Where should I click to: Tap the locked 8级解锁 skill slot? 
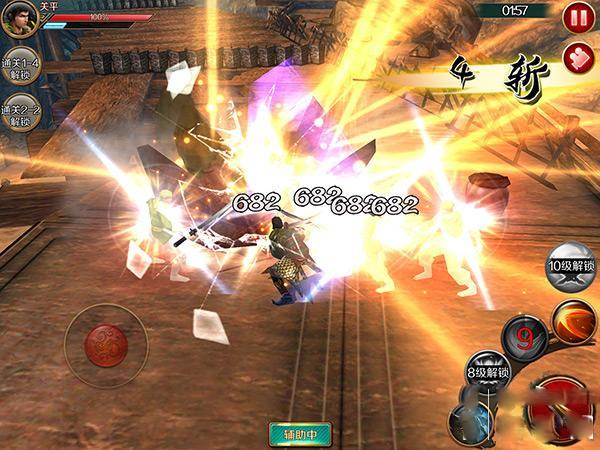click(x=488, y=372)
